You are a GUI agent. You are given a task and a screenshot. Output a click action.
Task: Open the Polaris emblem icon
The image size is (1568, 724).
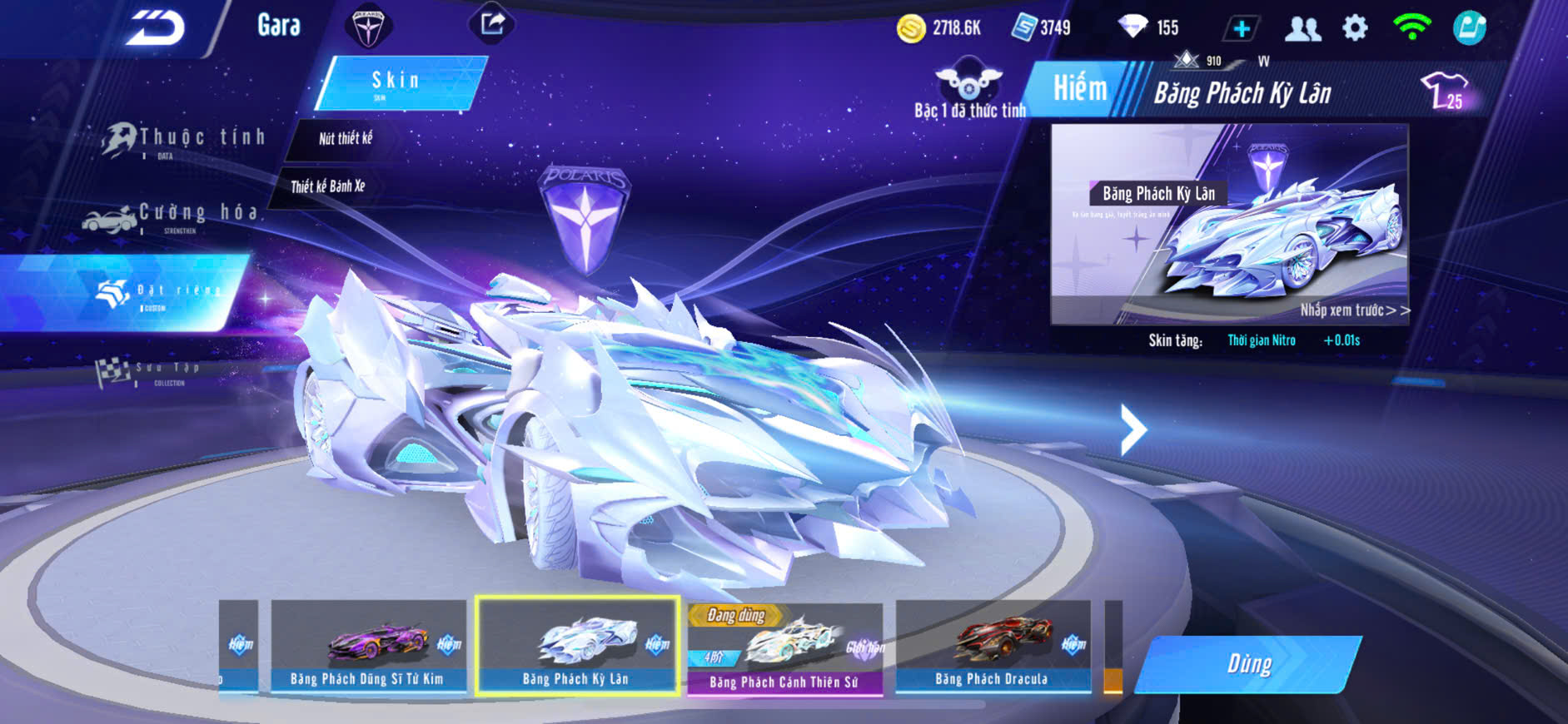pyautogui.click(x=367, y=27)
